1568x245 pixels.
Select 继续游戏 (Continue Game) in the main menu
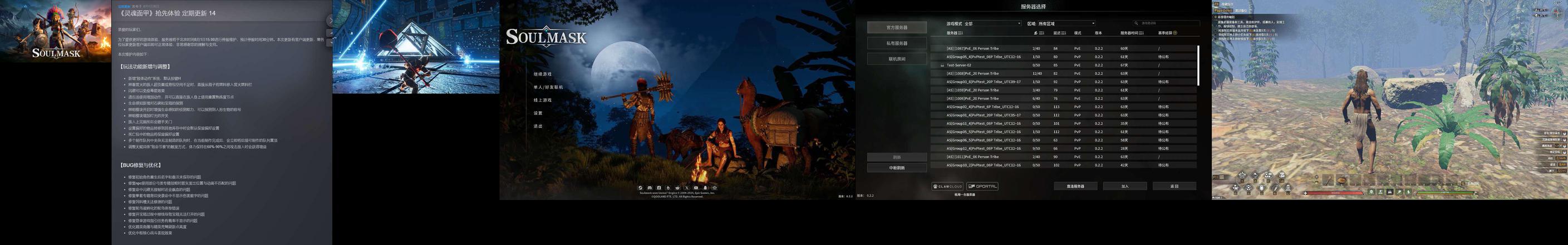pyautogui.click(x=542, y=74)
